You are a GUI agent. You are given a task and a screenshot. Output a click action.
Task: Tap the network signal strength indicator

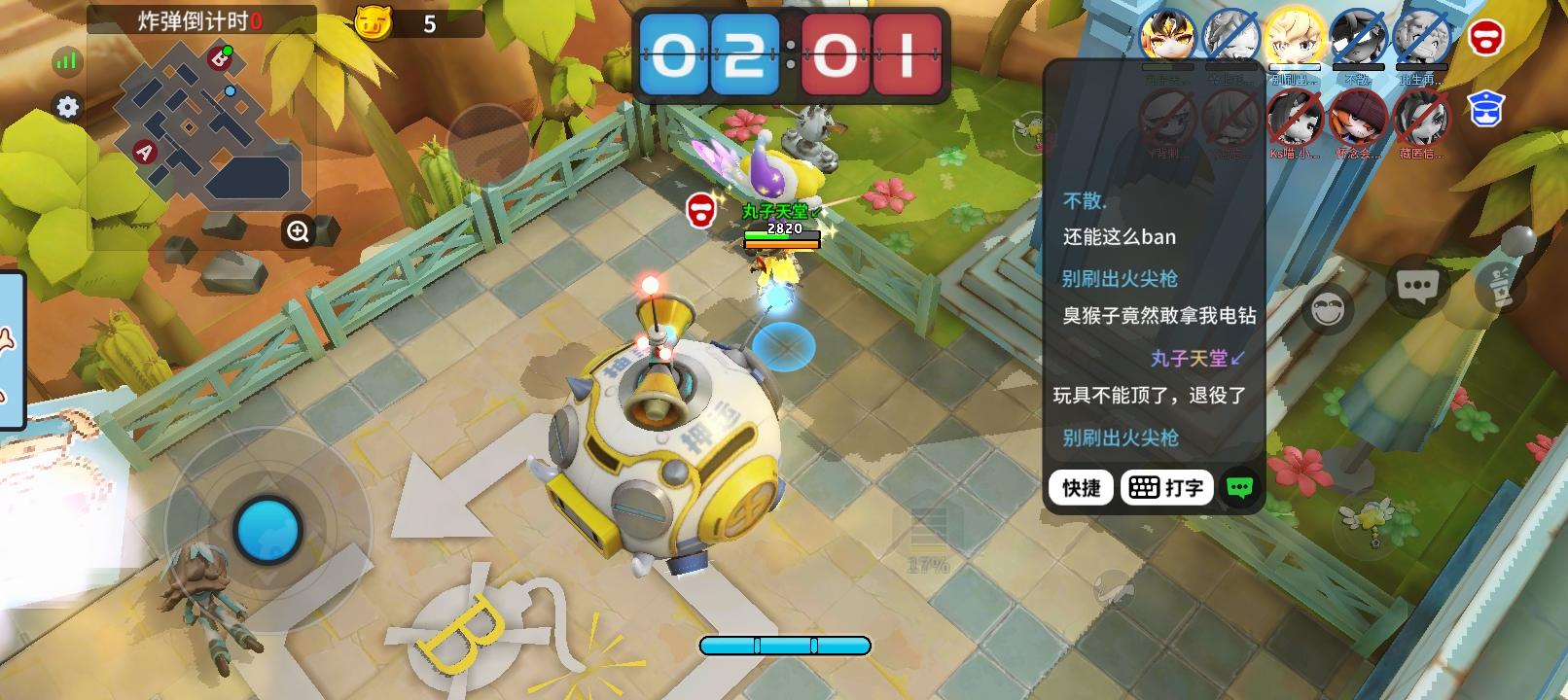(64, 60)
